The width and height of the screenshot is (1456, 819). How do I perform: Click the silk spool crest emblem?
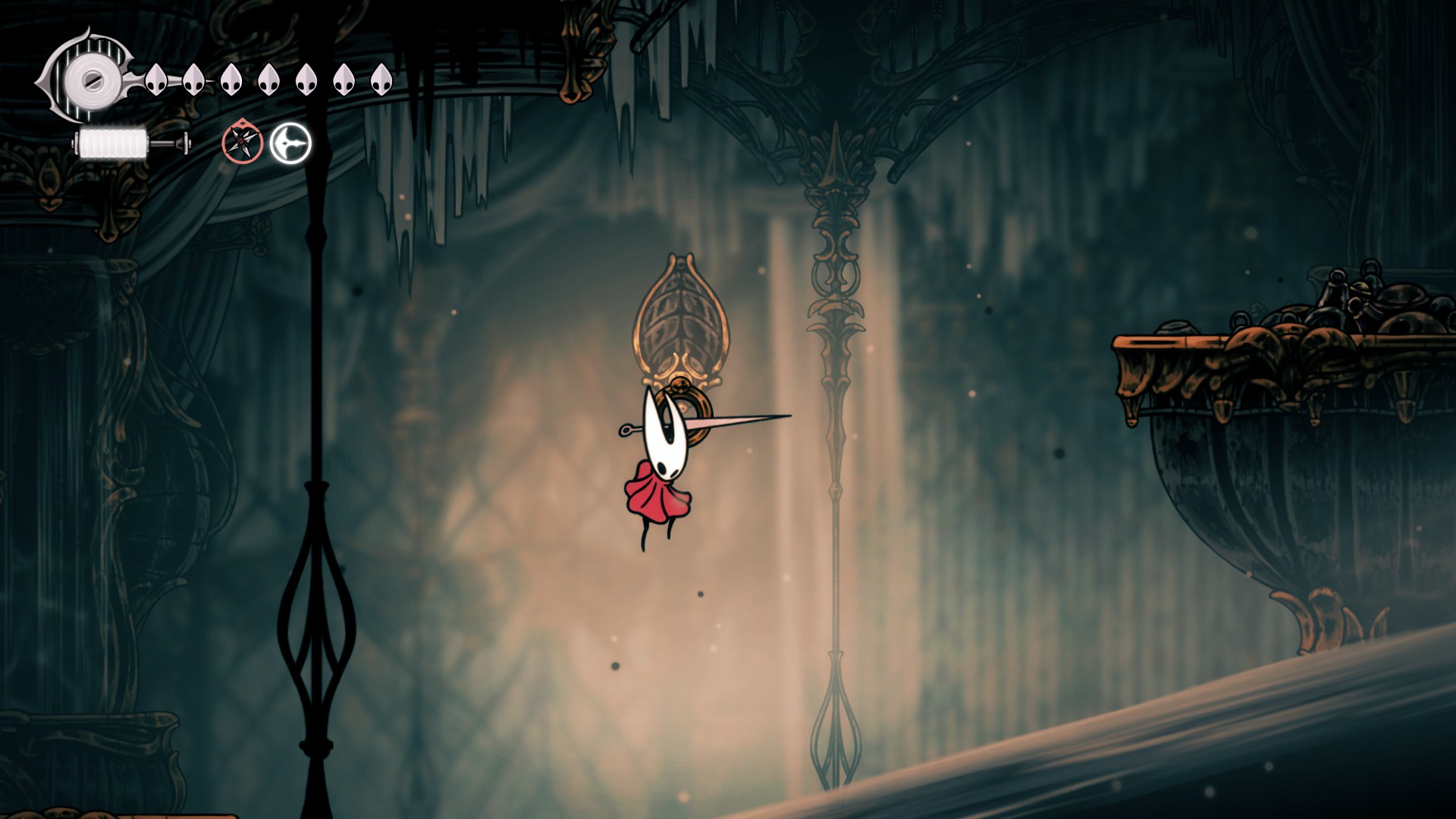(91, 78)
